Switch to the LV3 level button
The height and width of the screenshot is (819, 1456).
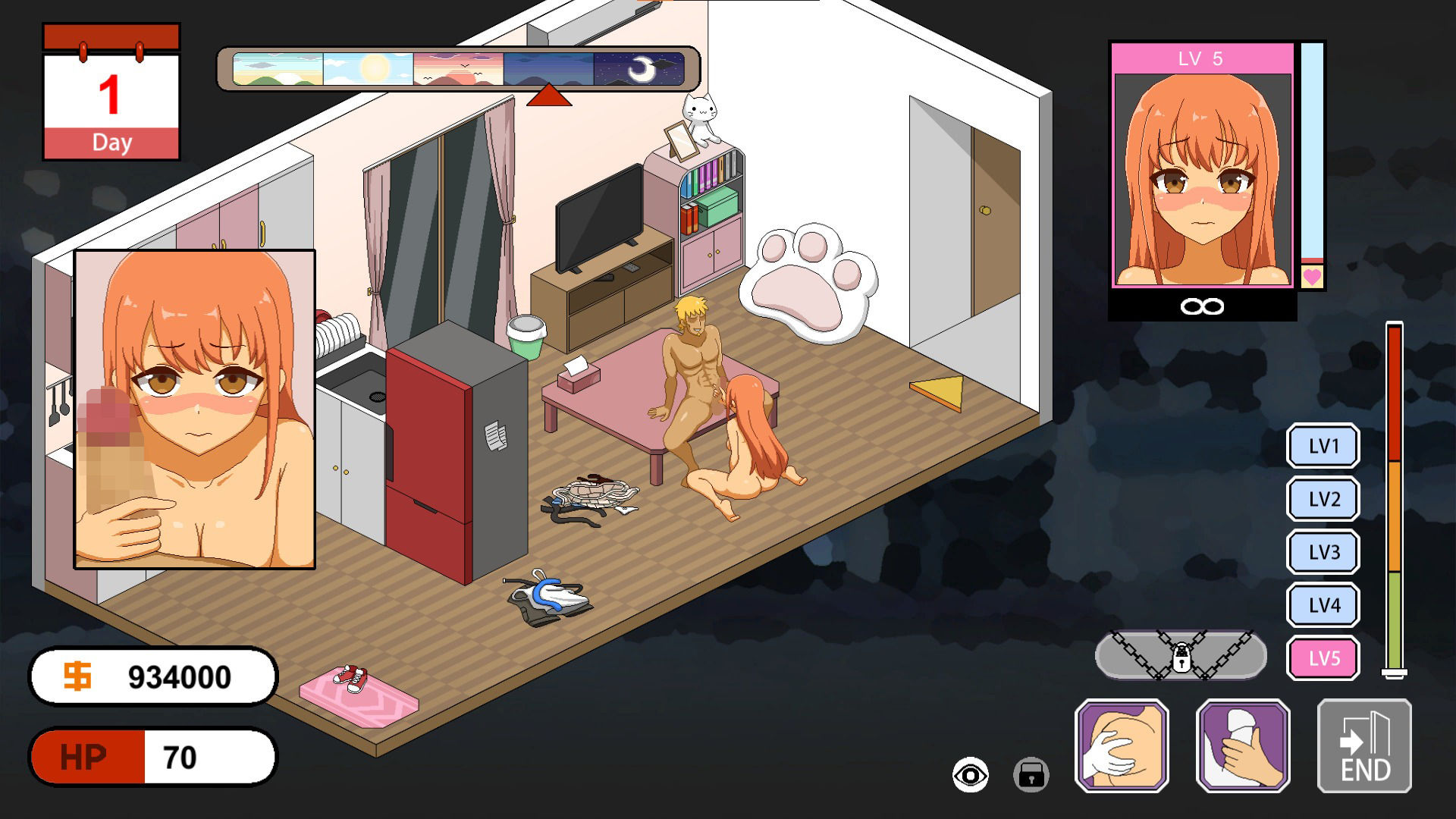click(1323, 552)
